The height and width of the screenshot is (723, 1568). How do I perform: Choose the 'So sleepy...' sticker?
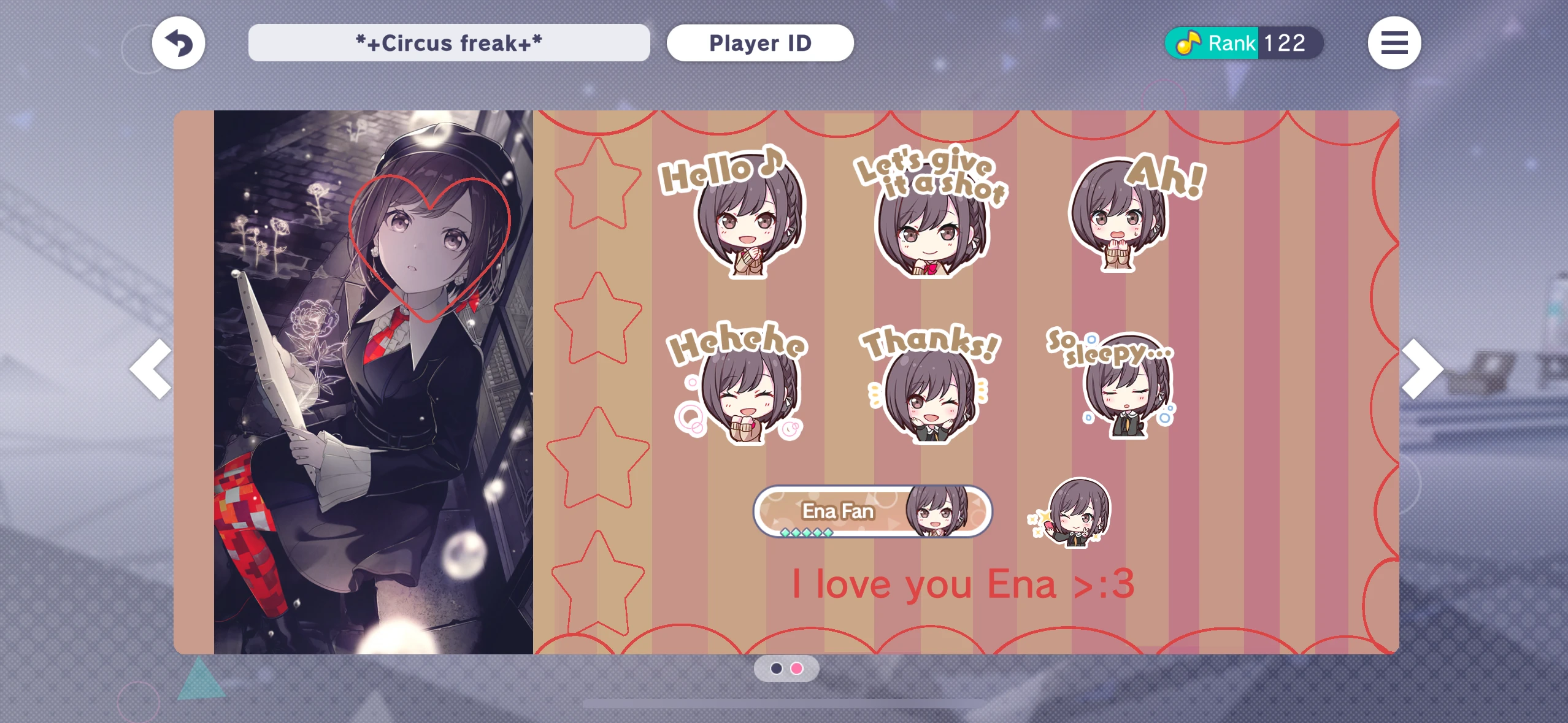pyautogui.click(x=1129, y=392)
